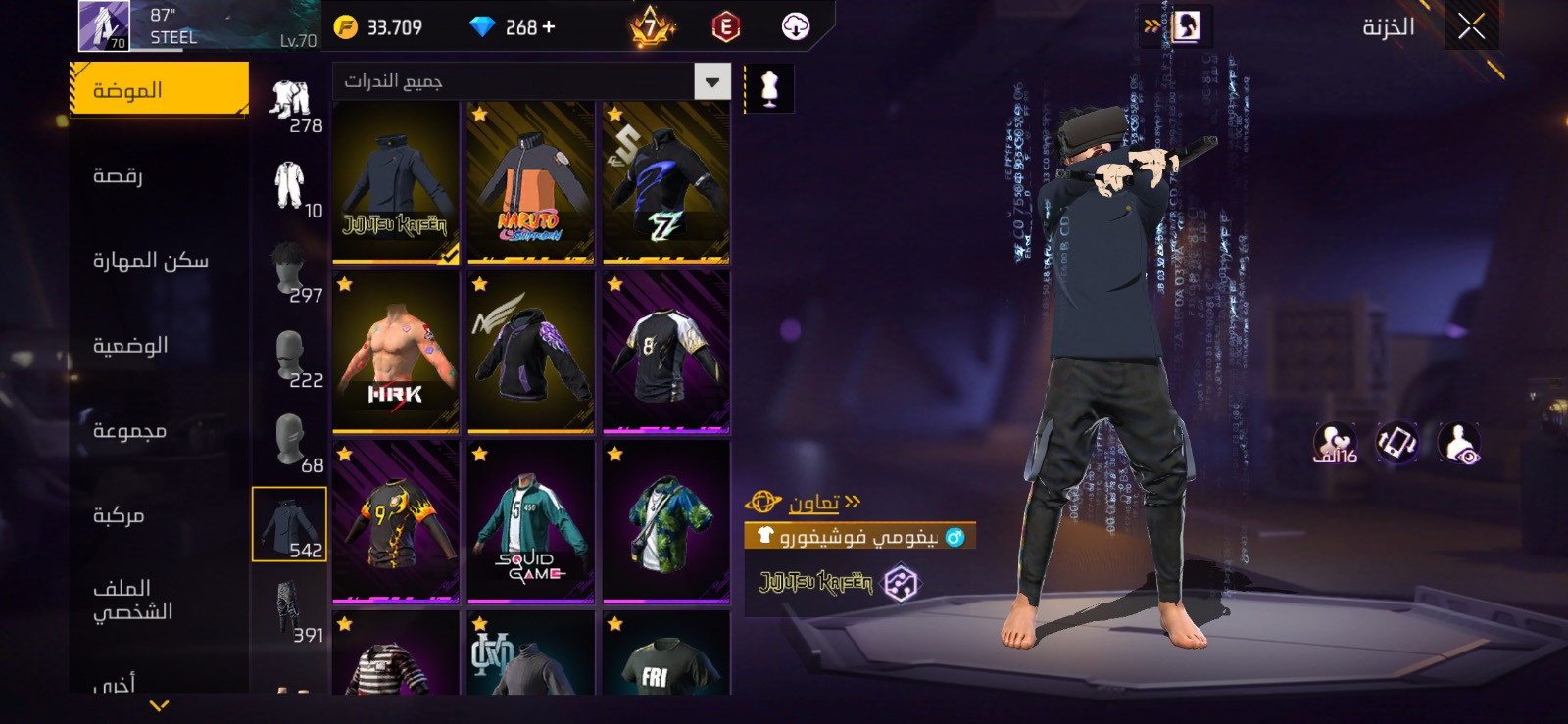
Task: Open the collaboration link
Action: 813,503
